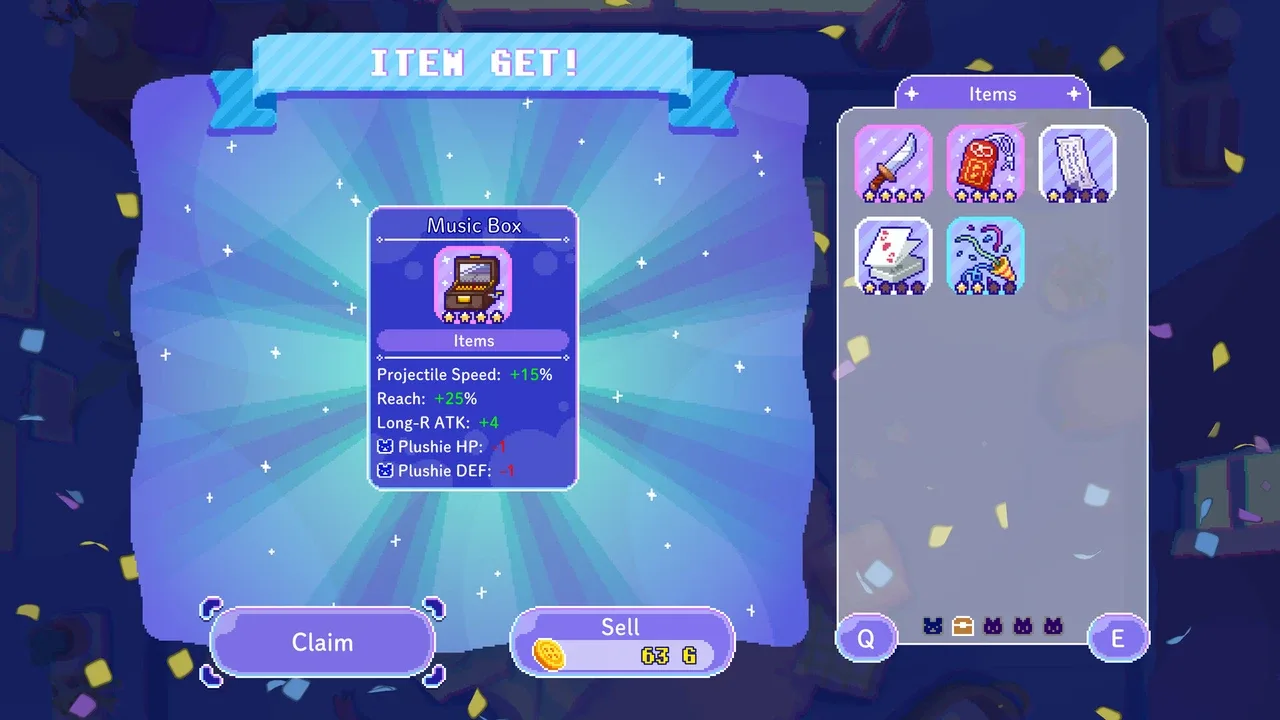The height and width of the screenshot is (720, 1280).
Task: Select the playing cards item
Action: [x=893, y=256]
